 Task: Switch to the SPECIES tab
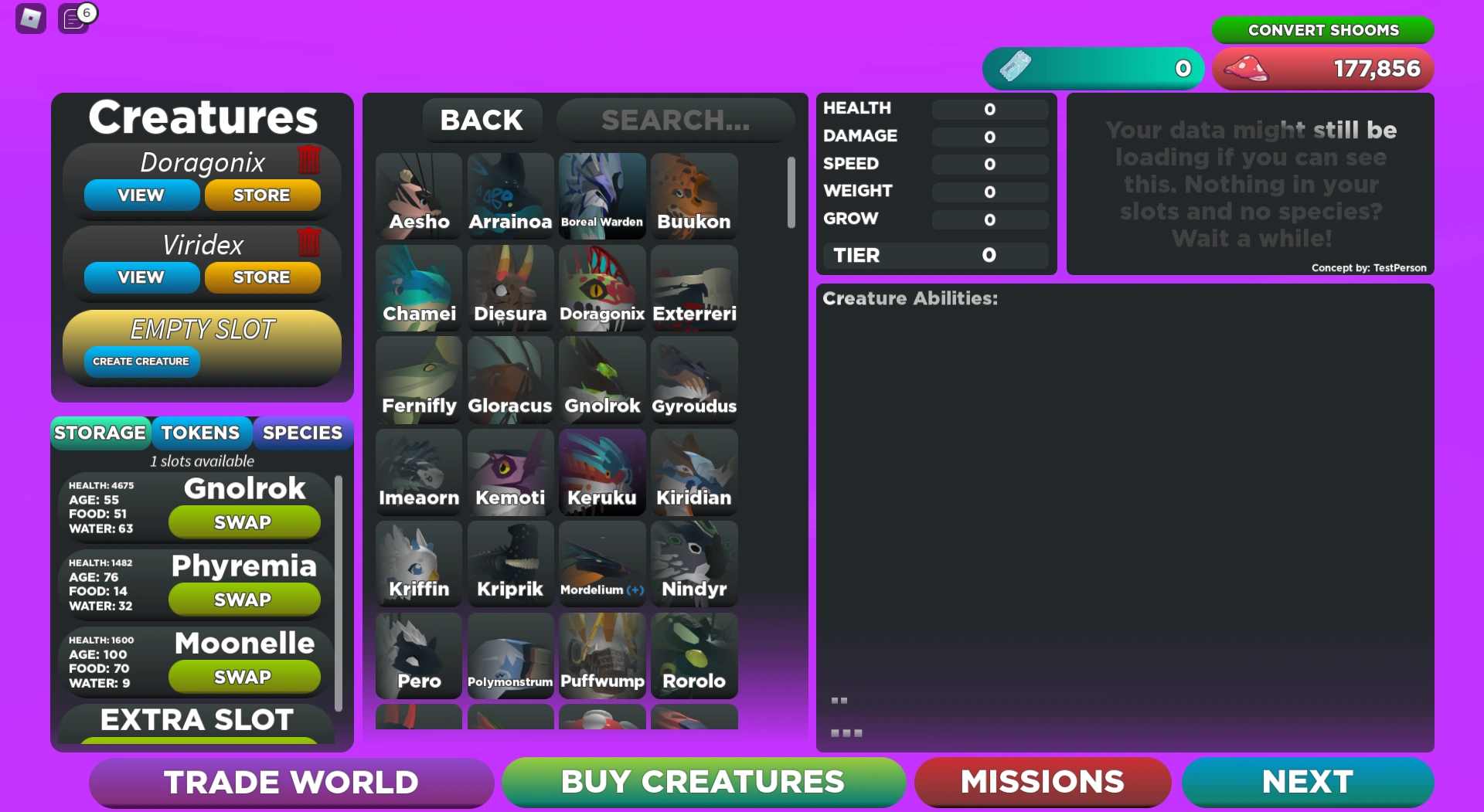(x=303, y=433)
